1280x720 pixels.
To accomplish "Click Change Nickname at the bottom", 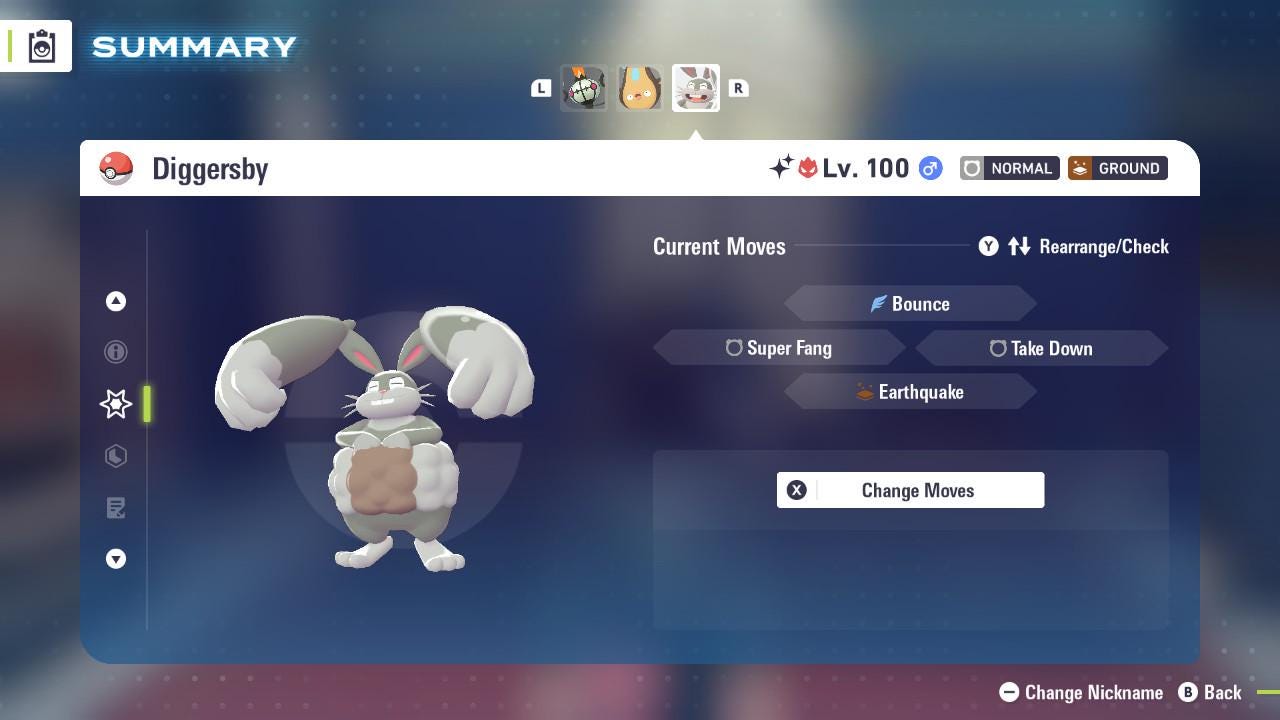I will coord(1080,692).
